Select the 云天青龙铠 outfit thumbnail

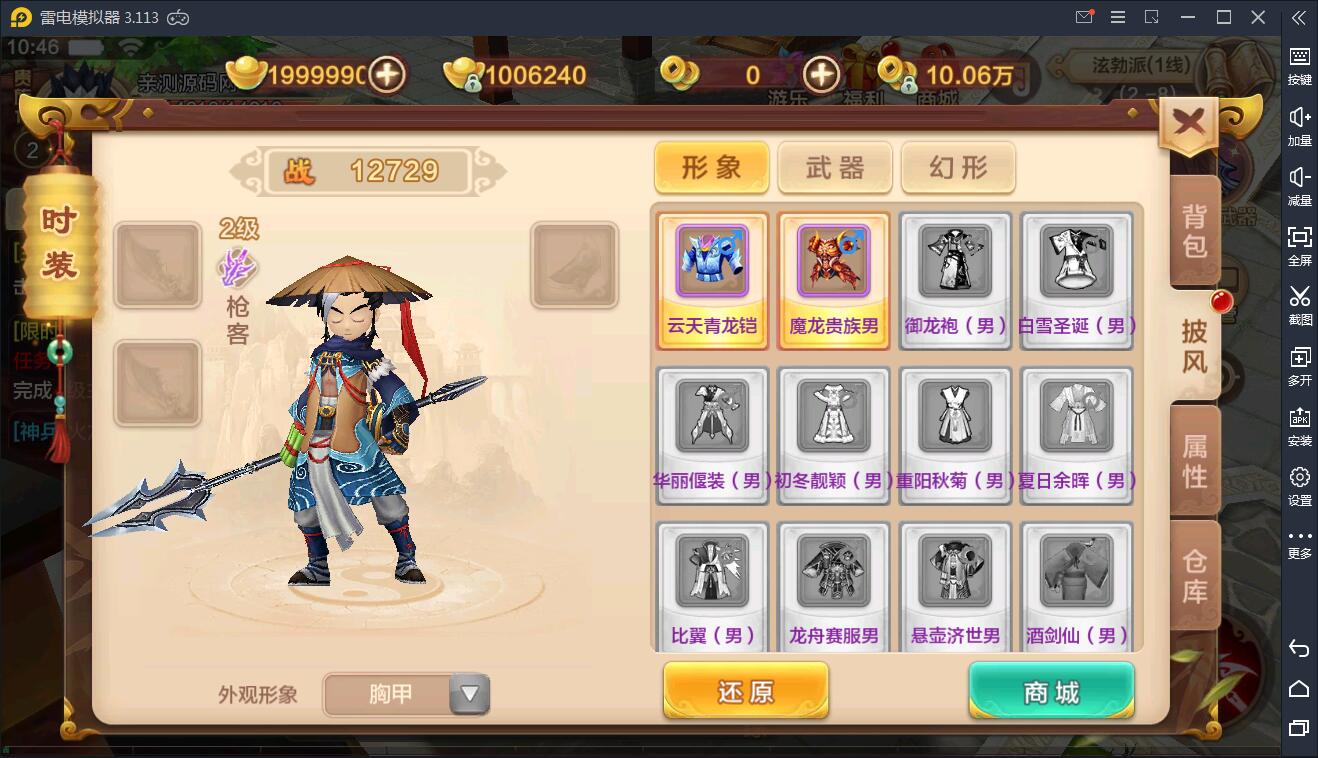[x=712, y=265]
